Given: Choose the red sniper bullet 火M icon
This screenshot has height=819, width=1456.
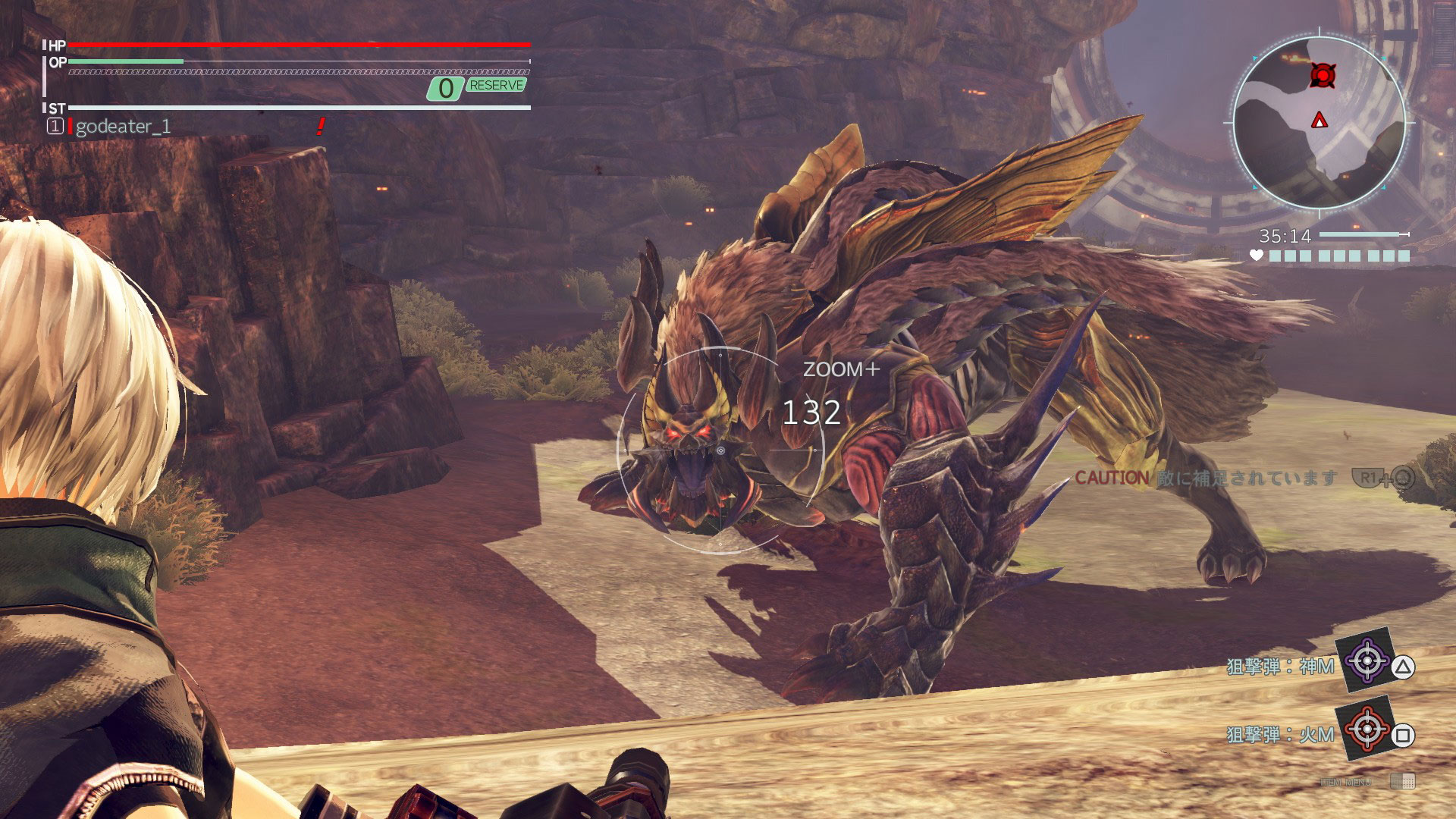Looking at the screenshot, I should (x=1367, y=730).
